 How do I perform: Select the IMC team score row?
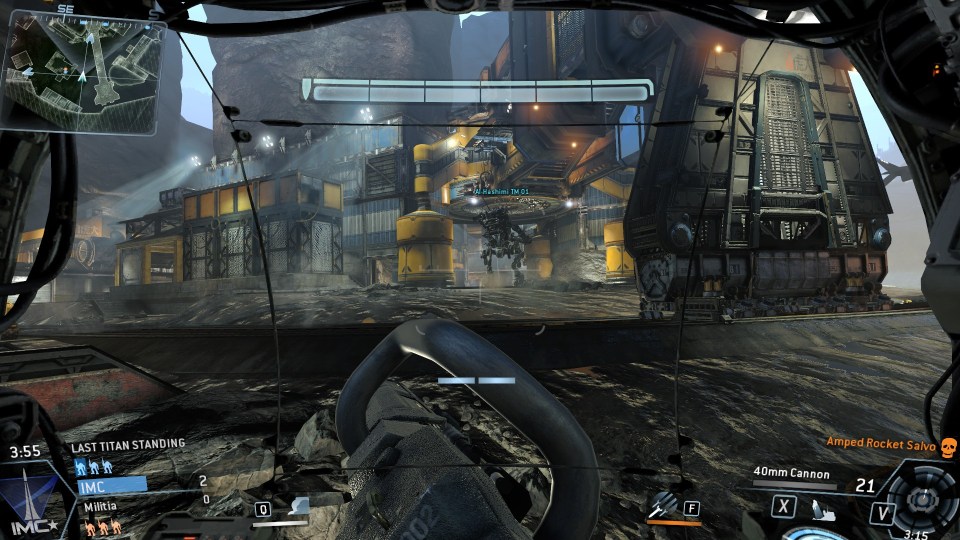pos(112,484)
